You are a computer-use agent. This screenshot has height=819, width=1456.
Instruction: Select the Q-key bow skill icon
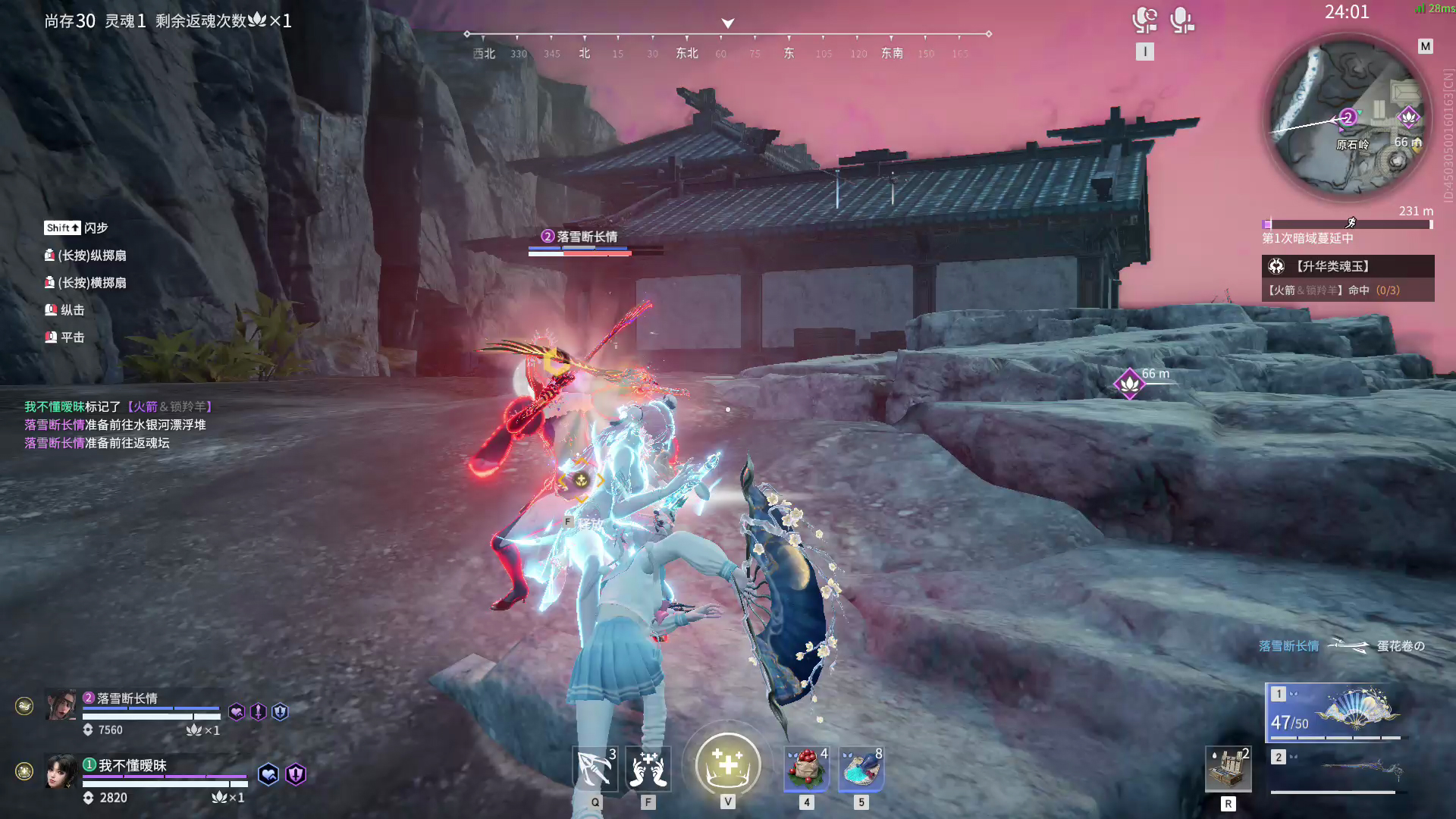(x=594, y=768)
